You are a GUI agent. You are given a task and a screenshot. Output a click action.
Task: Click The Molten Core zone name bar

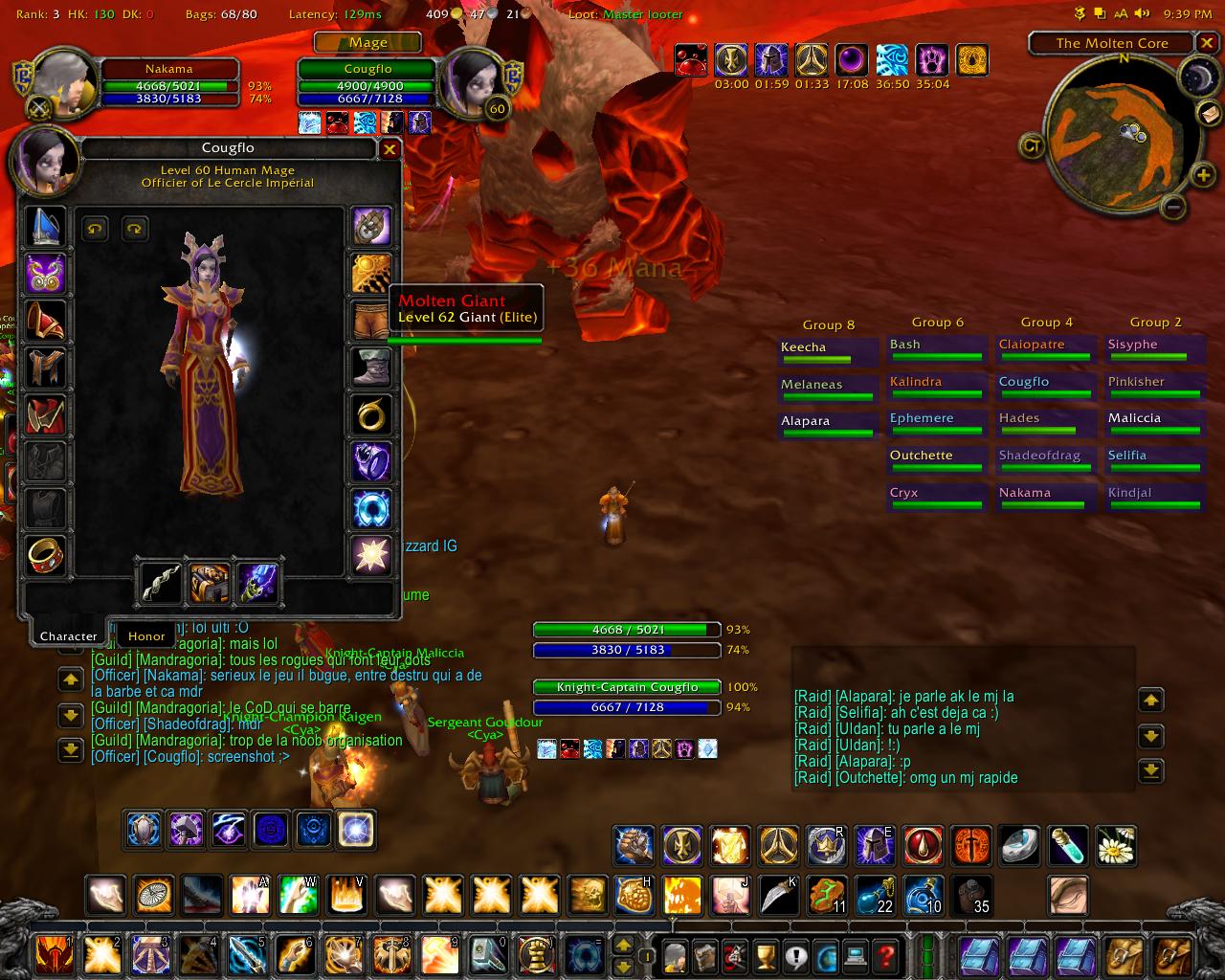(1111, 43)
